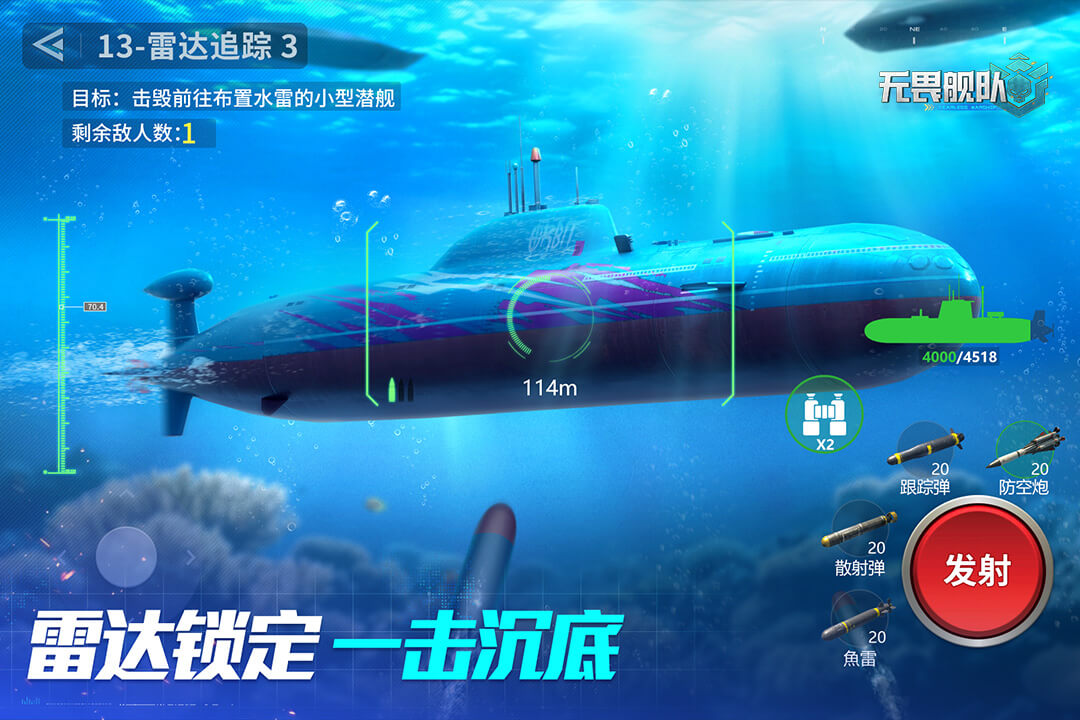Tap the virtual joystick control

click(x=126, y=557)
